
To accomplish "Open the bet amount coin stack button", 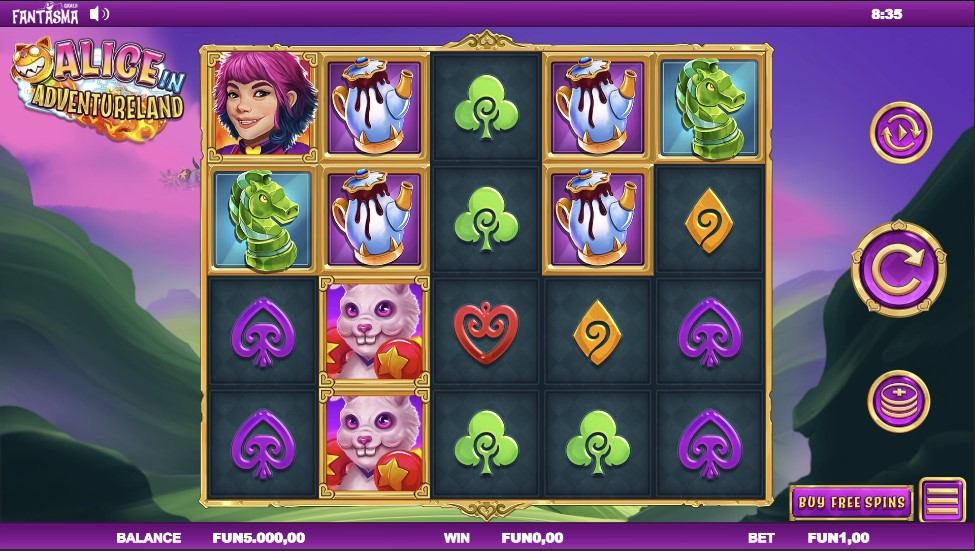I will (x=897, y=399).
